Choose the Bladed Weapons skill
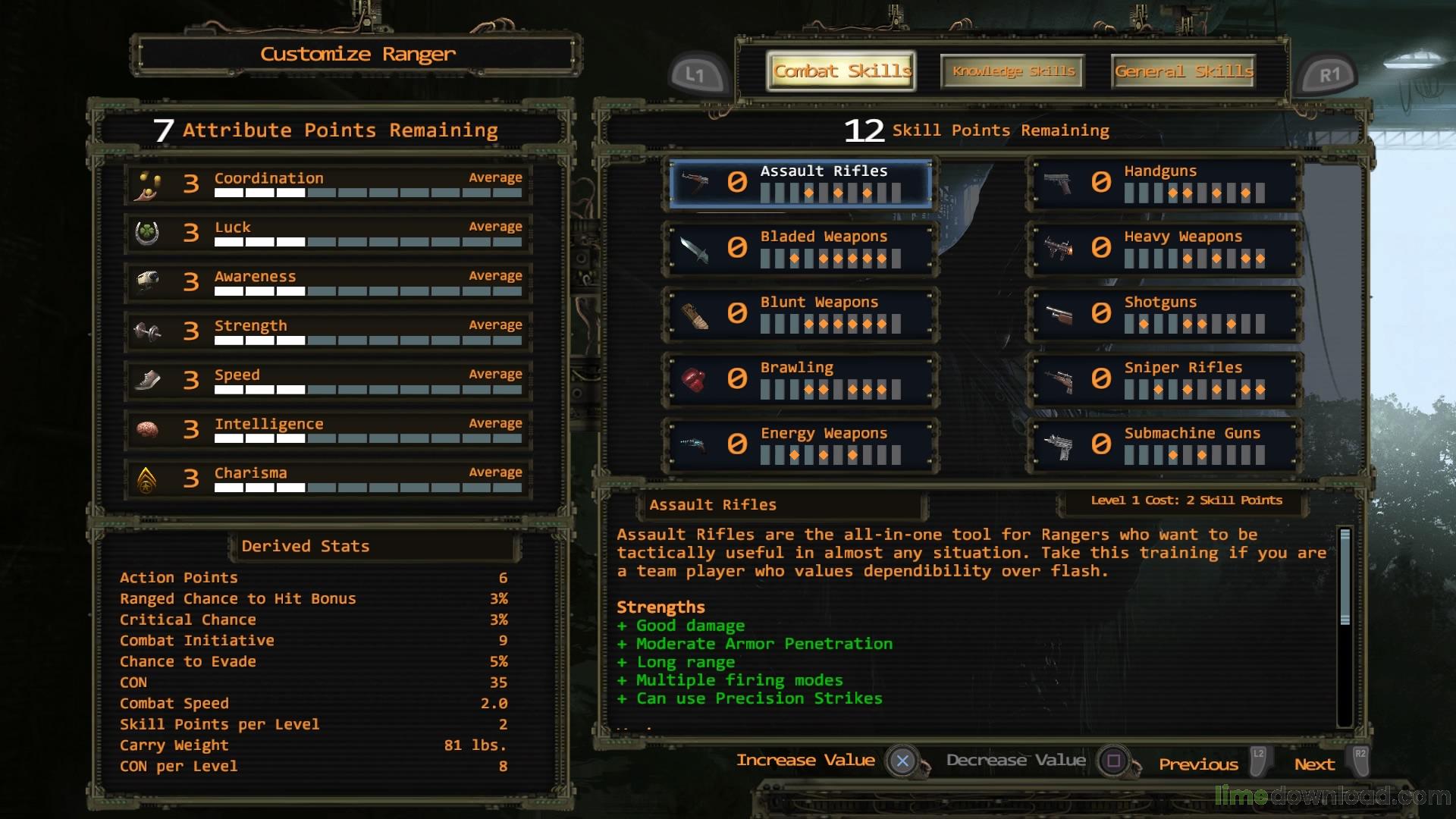 pyautogui.click(x=800, y=248)
